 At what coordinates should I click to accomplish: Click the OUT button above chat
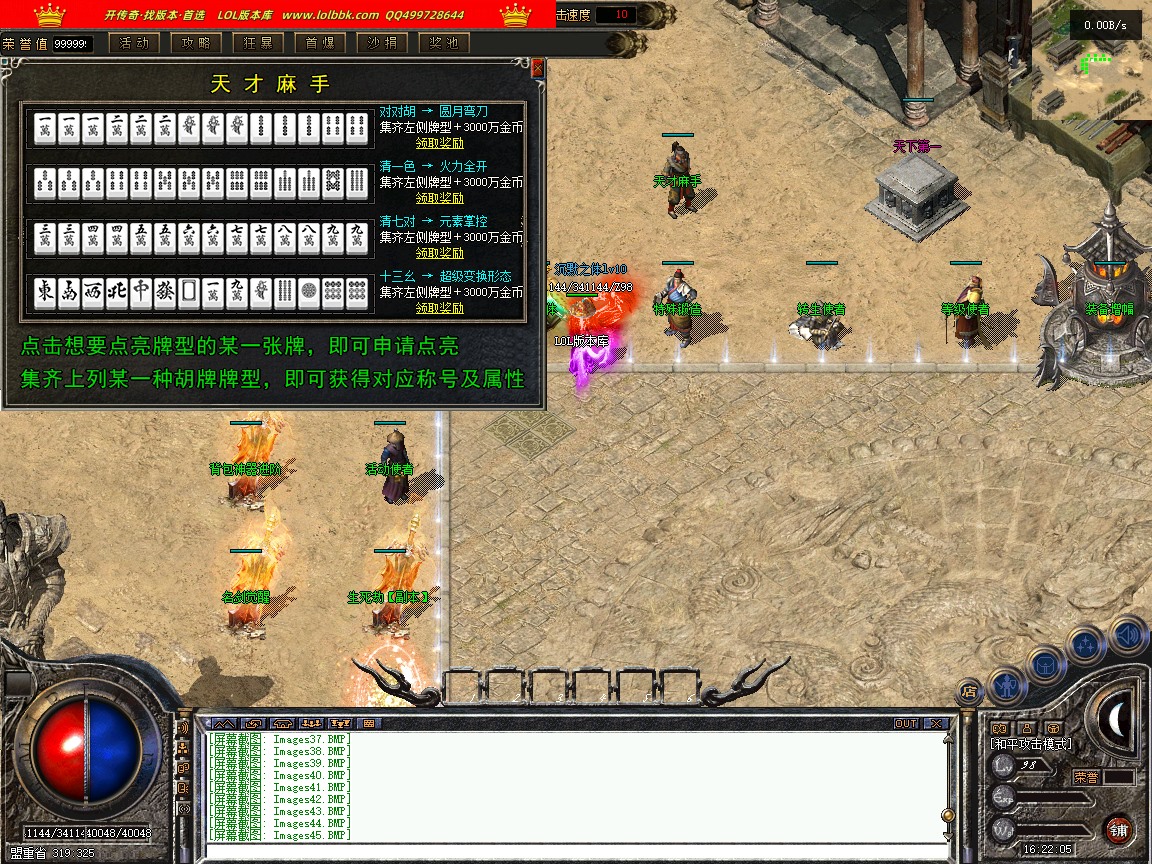click(906, 723)
